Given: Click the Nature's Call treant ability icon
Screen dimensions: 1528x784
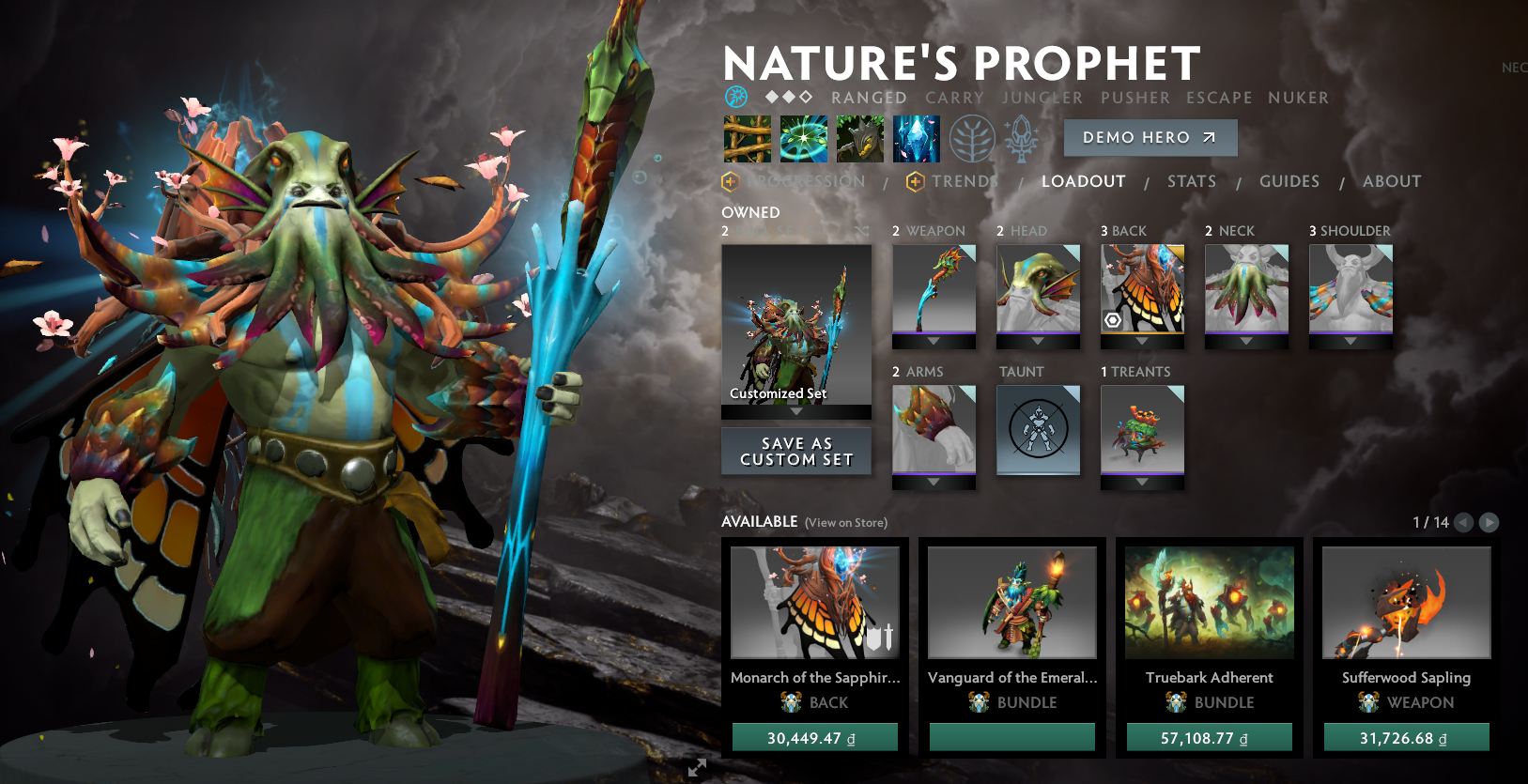Looking at the screenshot, I should click(859, 137).
